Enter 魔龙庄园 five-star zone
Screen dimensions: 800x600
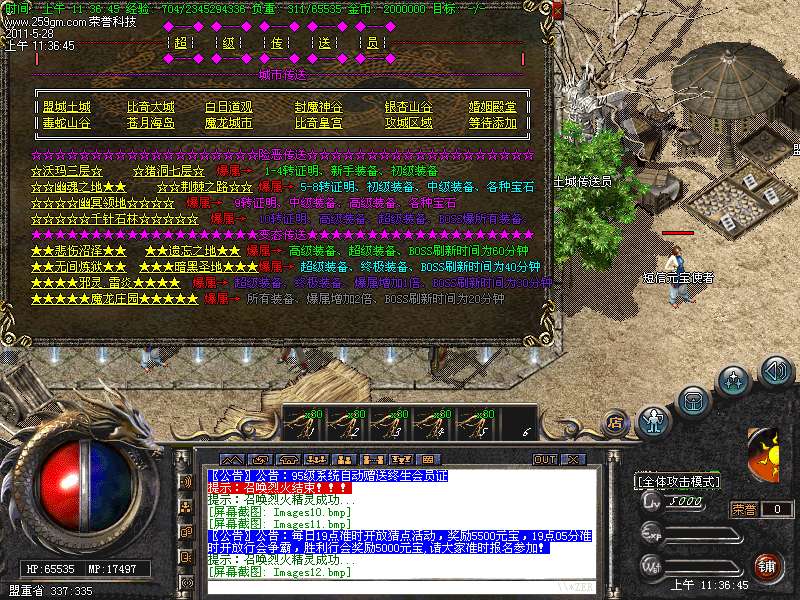pos(115,299)
